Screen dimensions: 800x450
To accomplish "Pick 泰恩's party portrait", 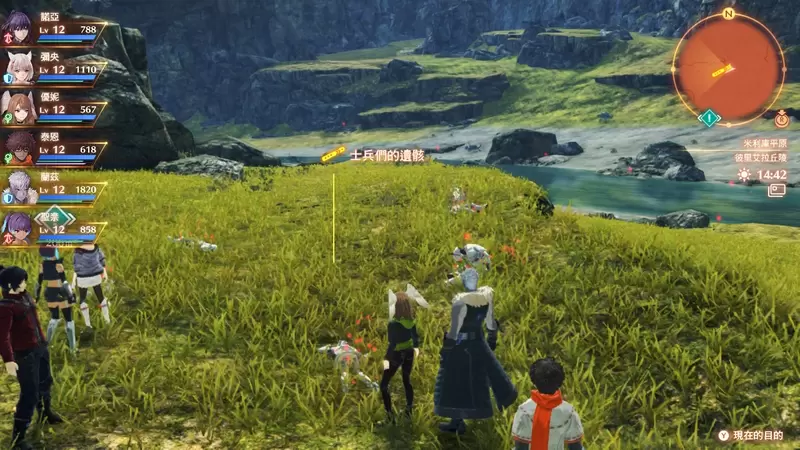I will tap(20, 147).
